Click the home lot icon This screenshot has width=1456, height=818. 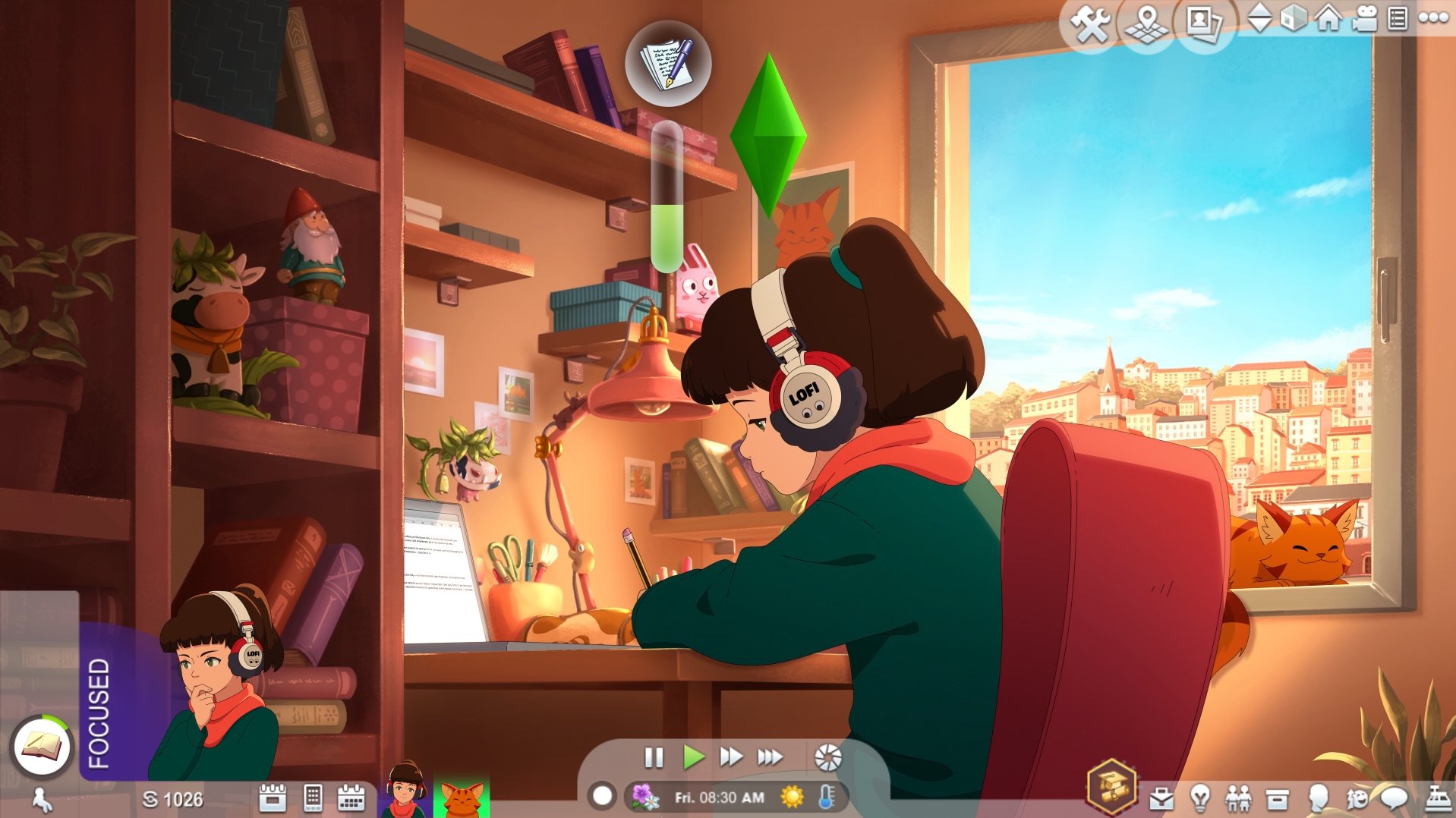(1328, 18)
